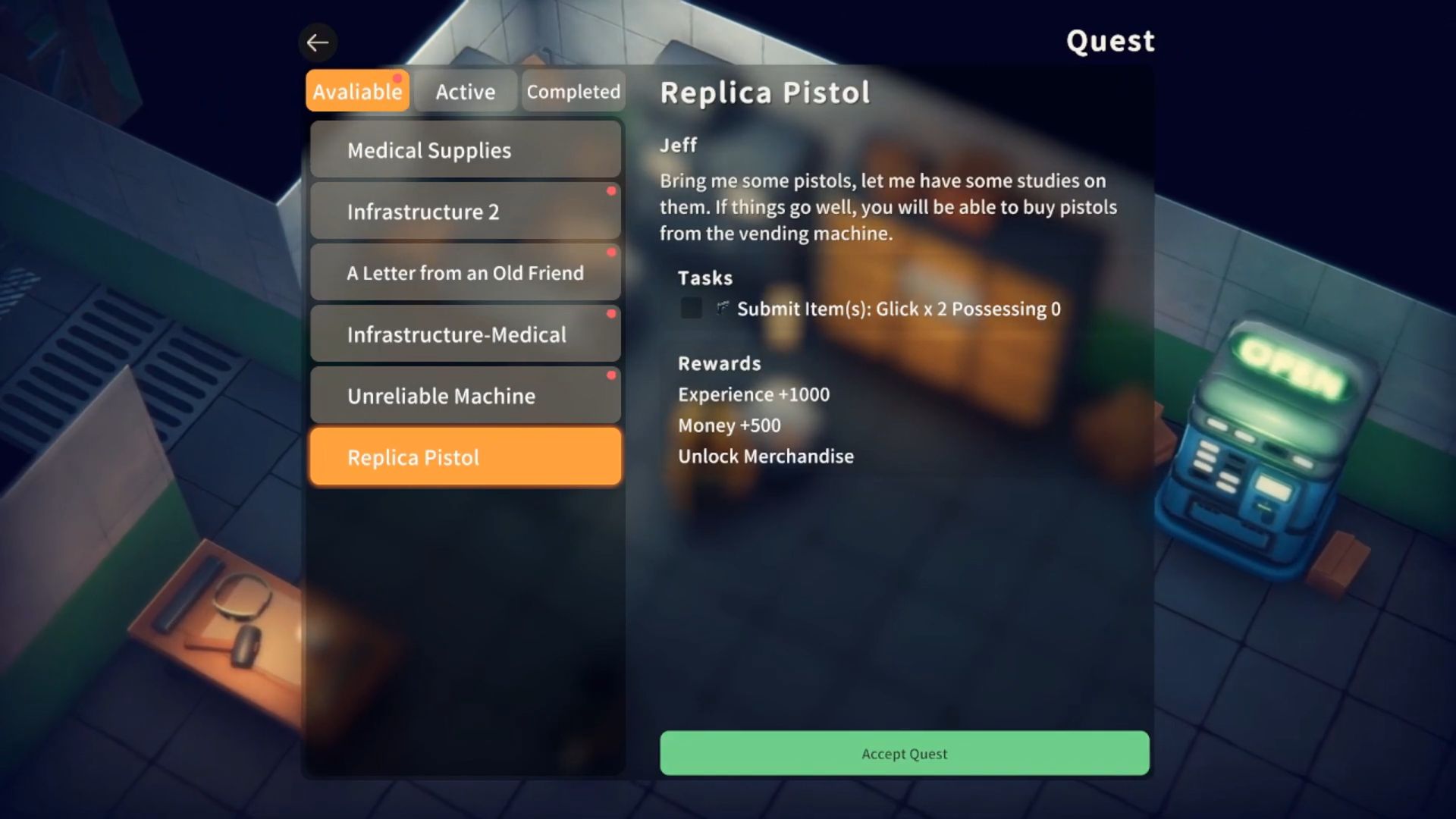Open A Letter from an Old Friend quest
Viewport: 1456px width, 819px height.
465,272
